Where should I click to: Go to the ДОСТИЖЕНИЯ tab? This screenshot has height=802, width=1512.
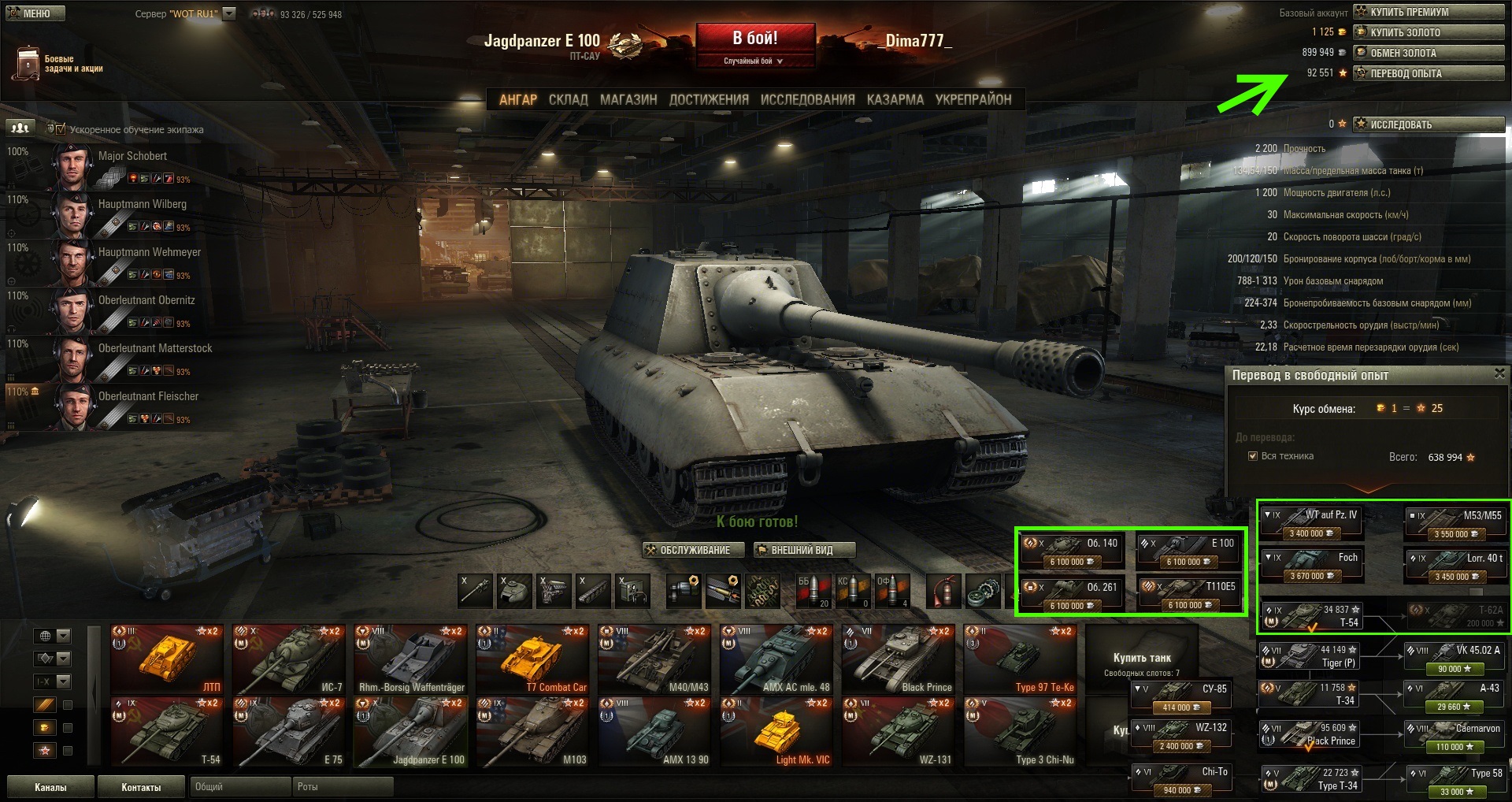(709, 100)
